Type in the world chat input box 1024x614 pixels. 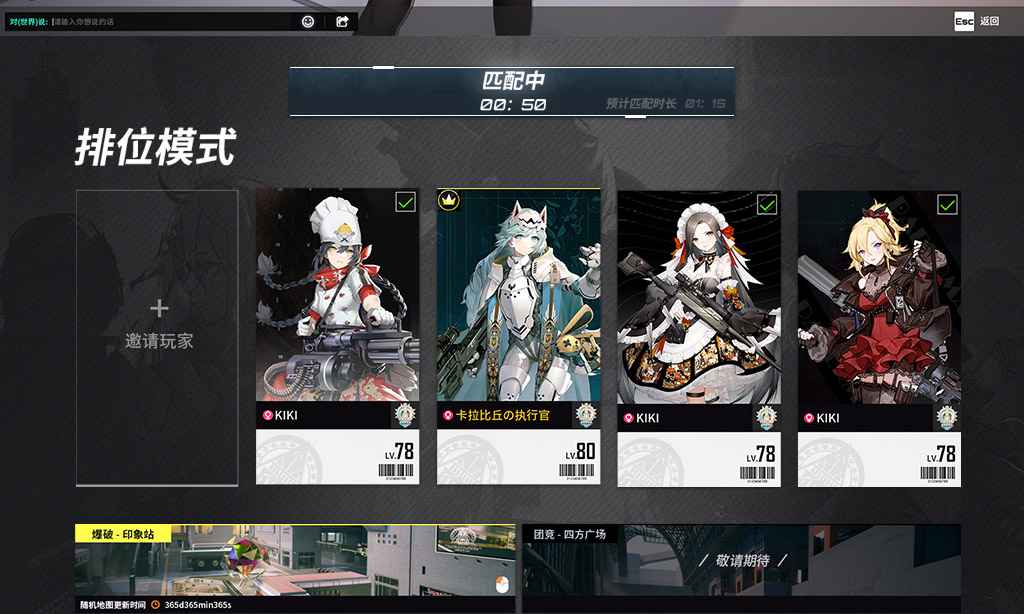[170, 21]
